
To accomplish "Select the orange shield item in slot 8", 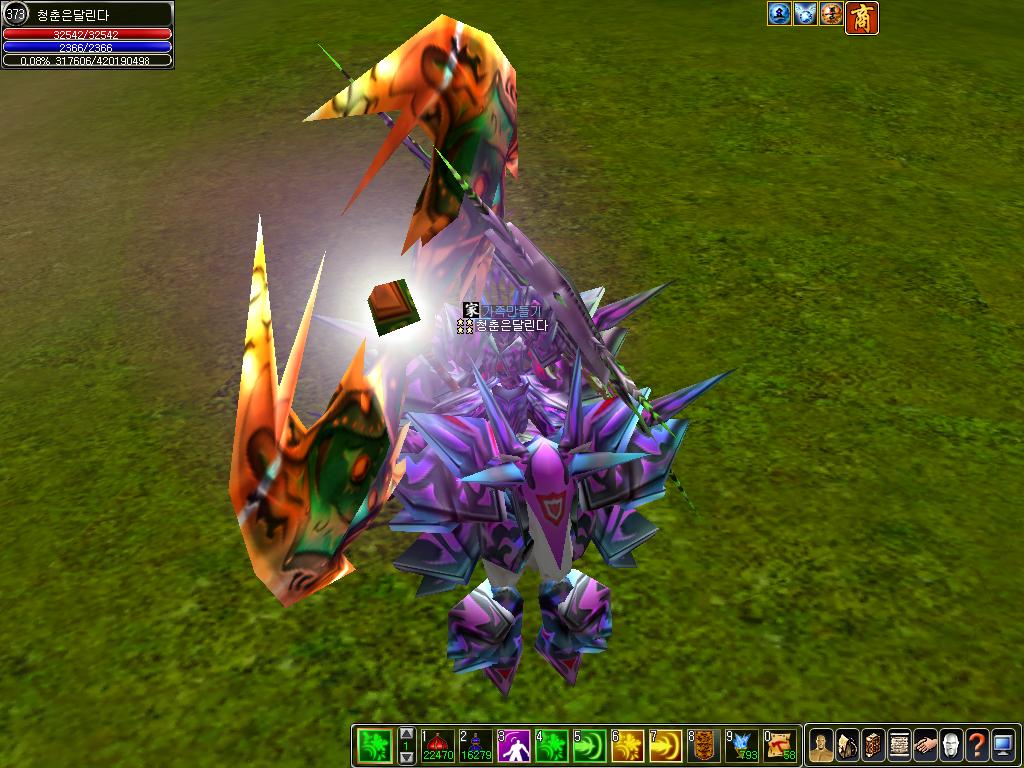I will [704, 745].
